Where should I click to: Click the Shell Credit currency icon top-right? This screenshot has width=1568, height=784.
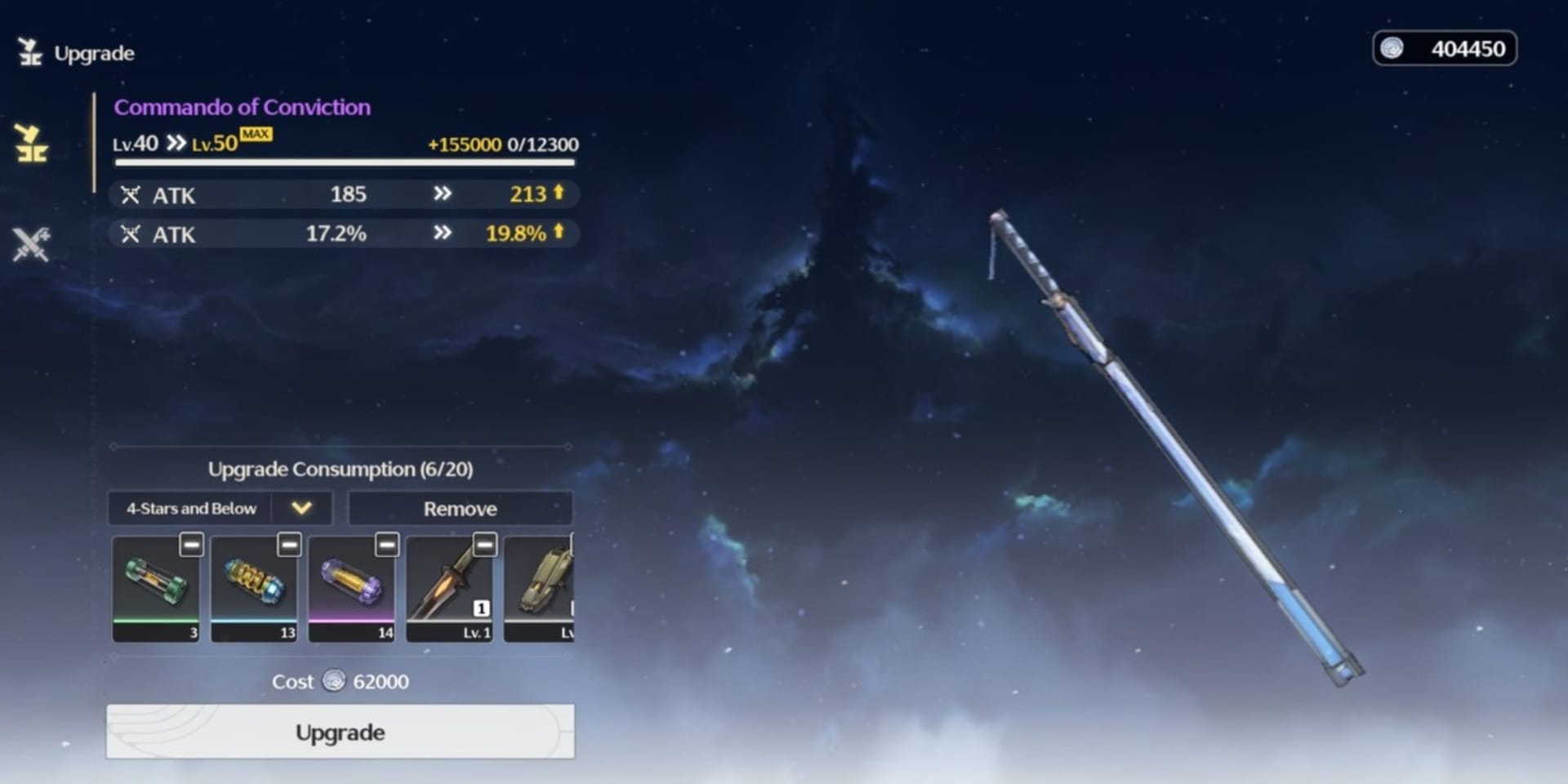[1392, 49]
